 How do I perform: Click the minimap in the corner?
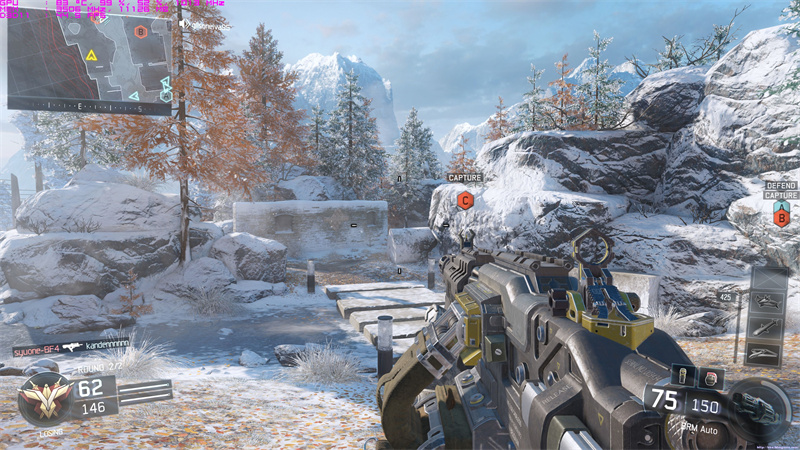click(x=89, y=62)
